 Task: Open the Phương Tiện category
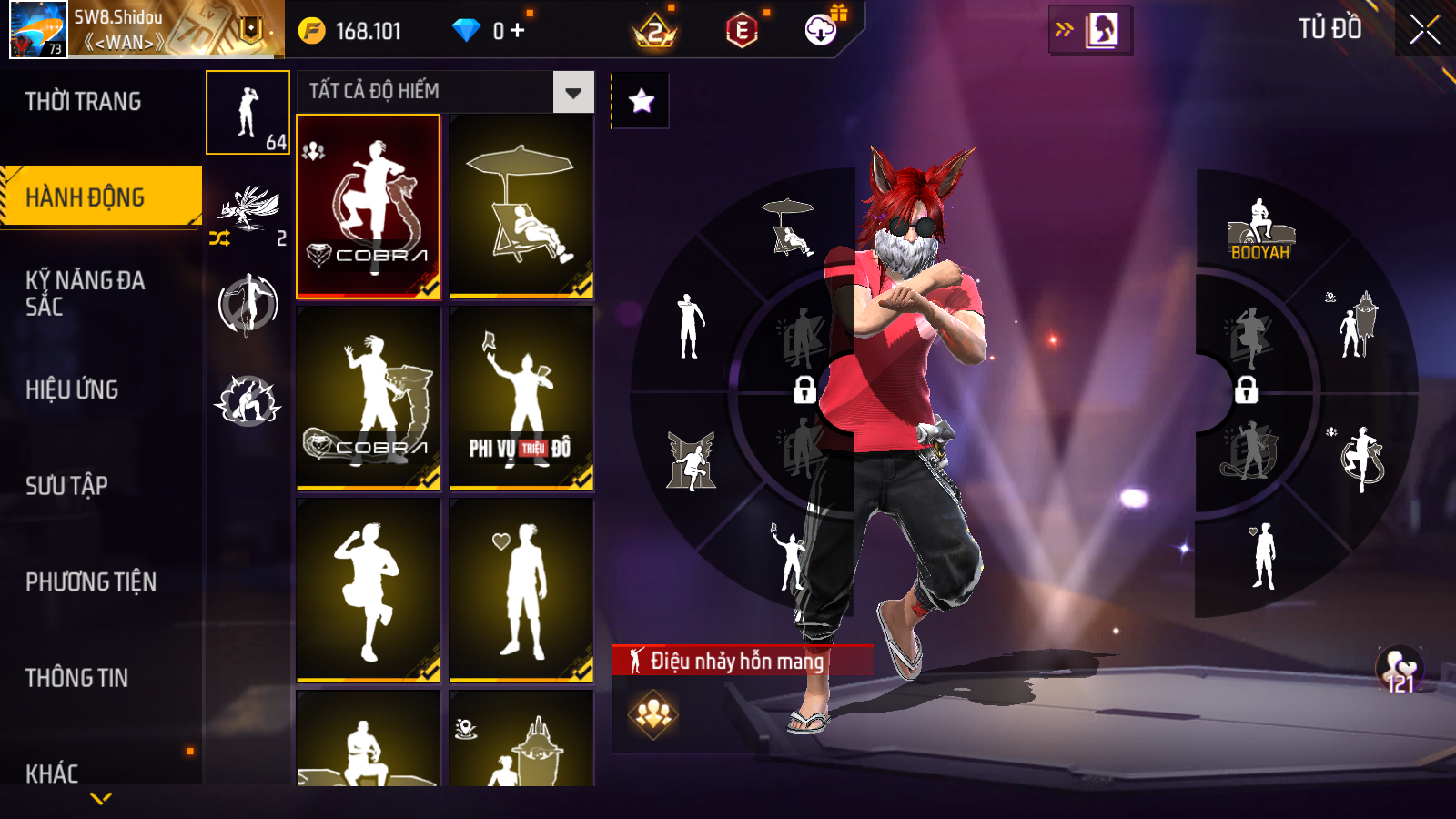[91, 582]
